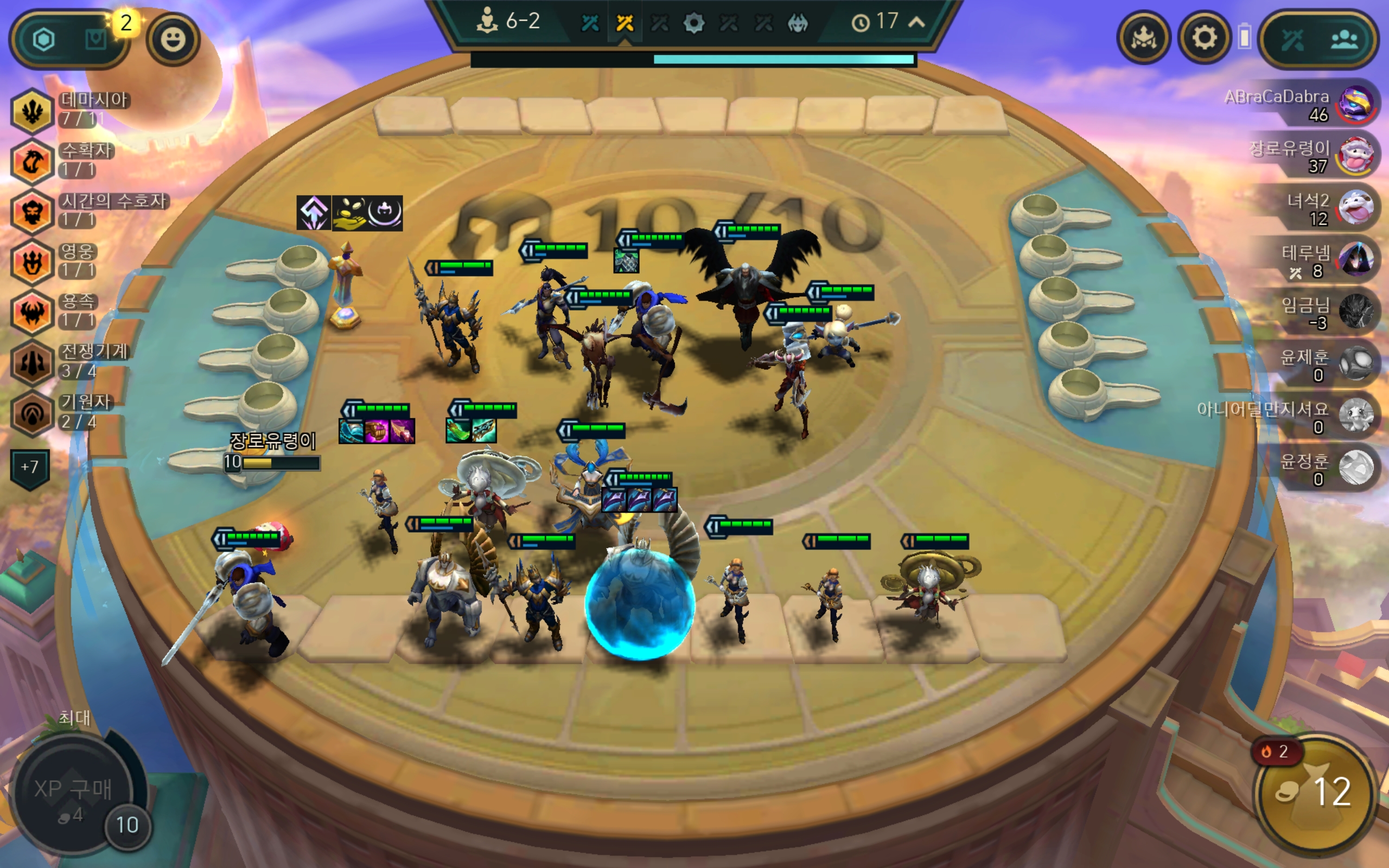
Task: Open the hexagon augment panel button
Action: coord(44,40)
